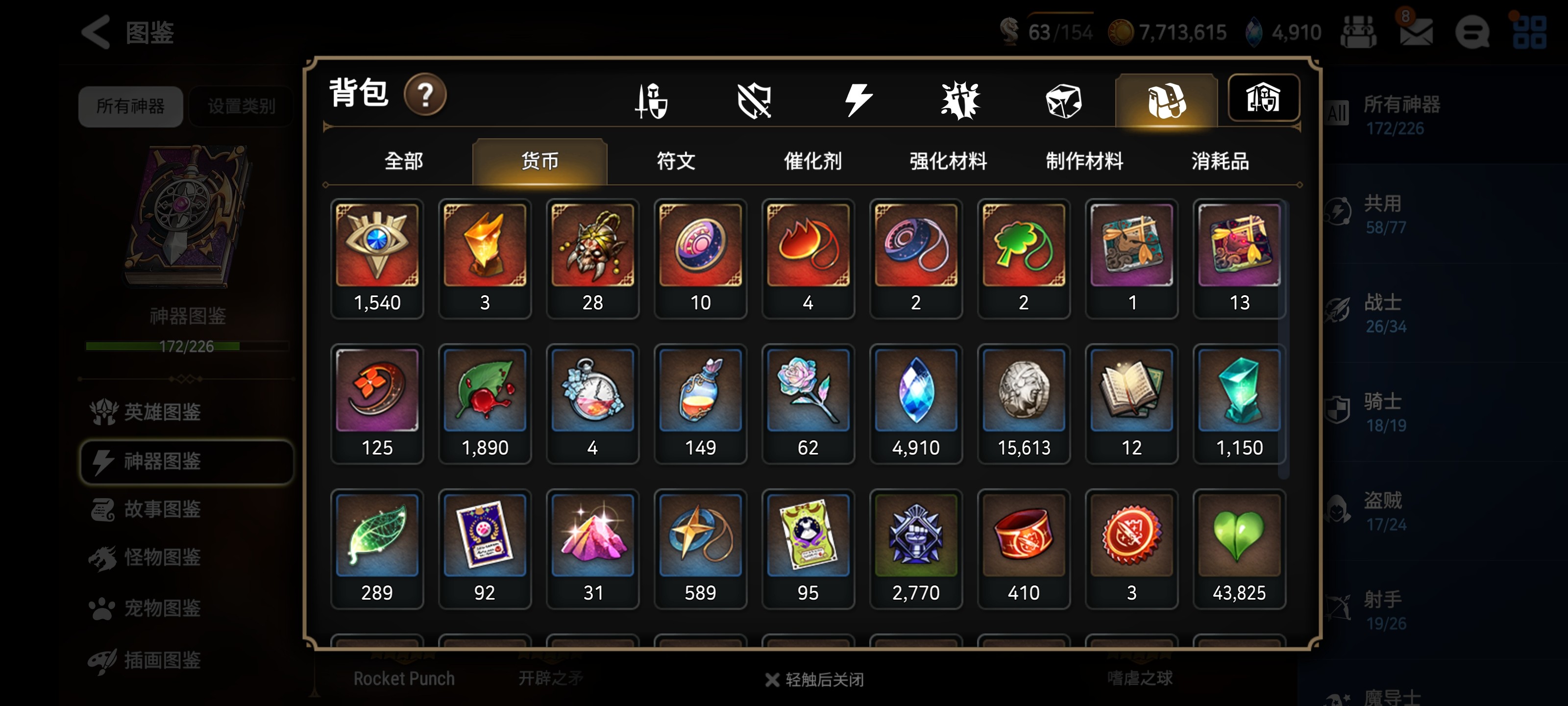
Task: Go back with the 图鉴 back arrow
Action: coord(96,32)
